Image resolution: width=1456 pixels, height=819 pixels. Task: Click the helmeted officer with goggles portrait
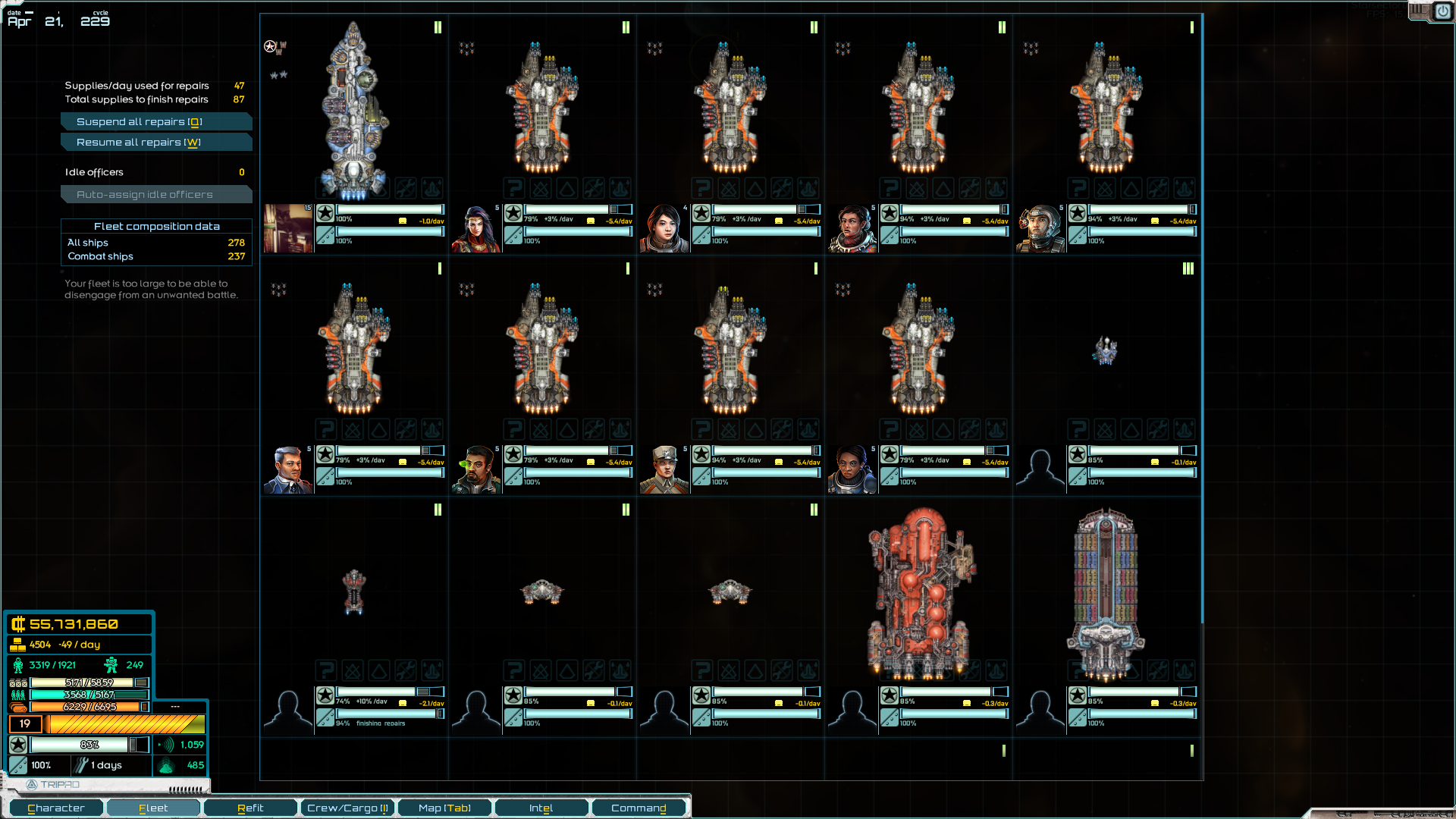pos(1040,228)
